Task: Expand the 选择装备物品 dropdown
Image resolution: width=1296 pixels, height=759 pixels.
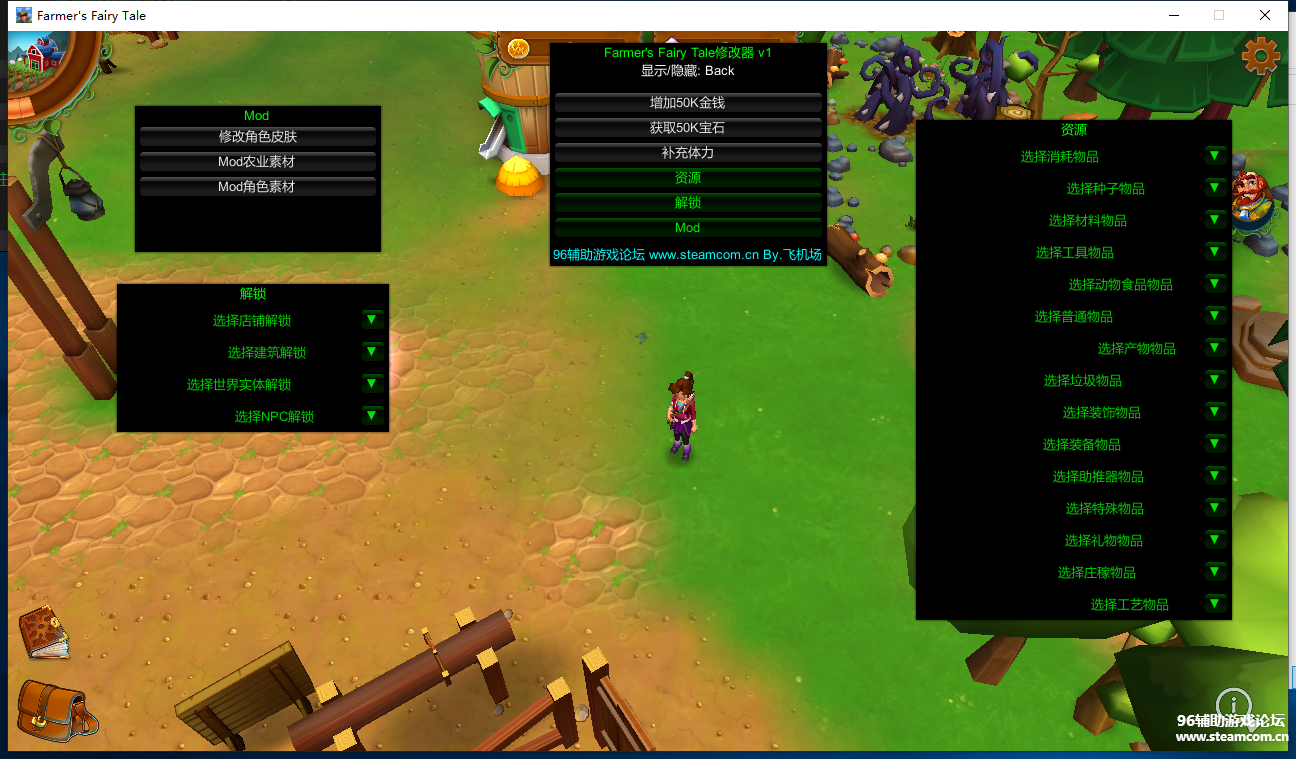Action: point(1215,444)
